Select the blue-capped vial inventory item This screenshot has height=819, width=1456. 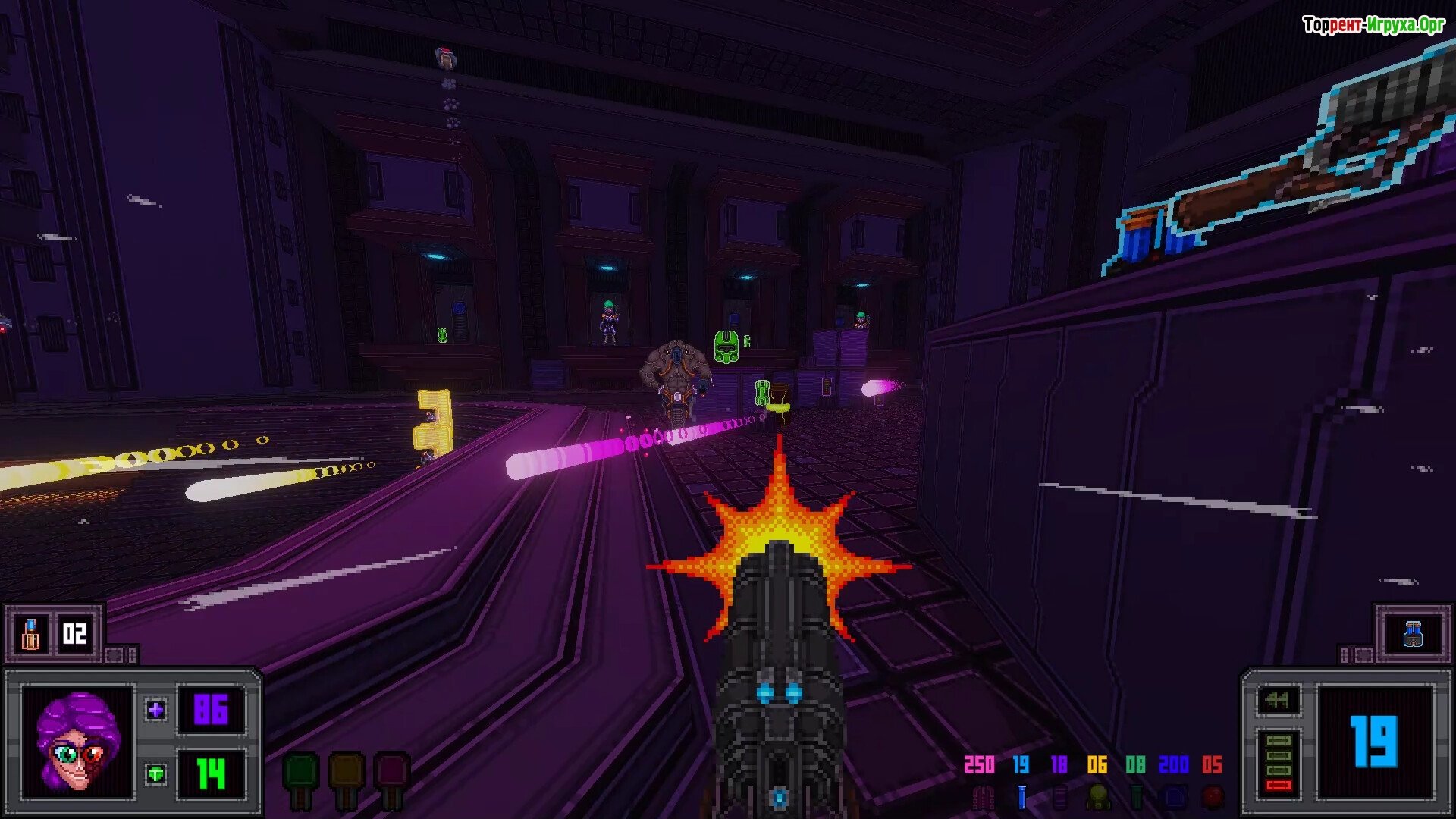[x=30, y=634]
